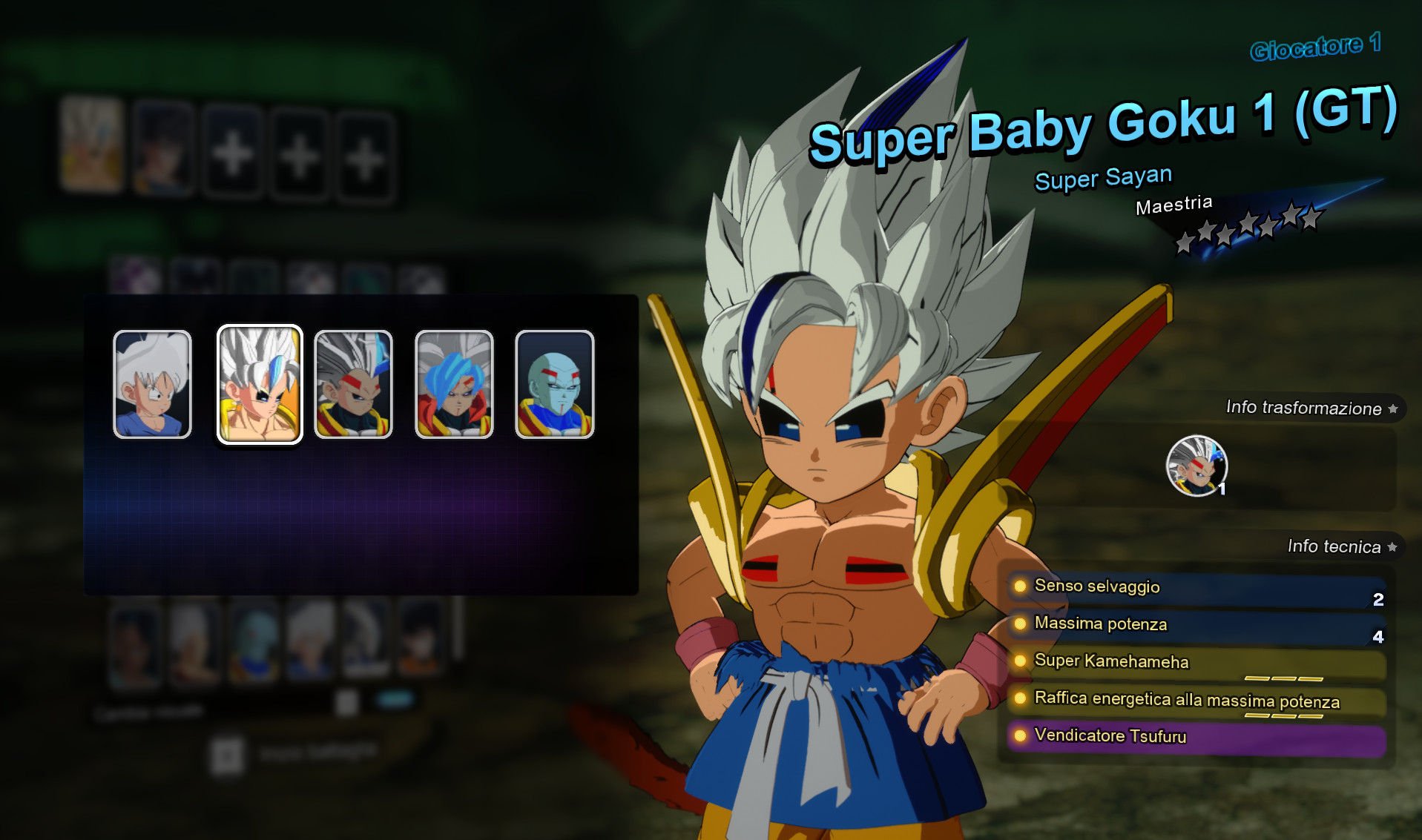Select the Super Baby Goku 2 variant portrait
The image size is (1422, 840).
(353, 383)
